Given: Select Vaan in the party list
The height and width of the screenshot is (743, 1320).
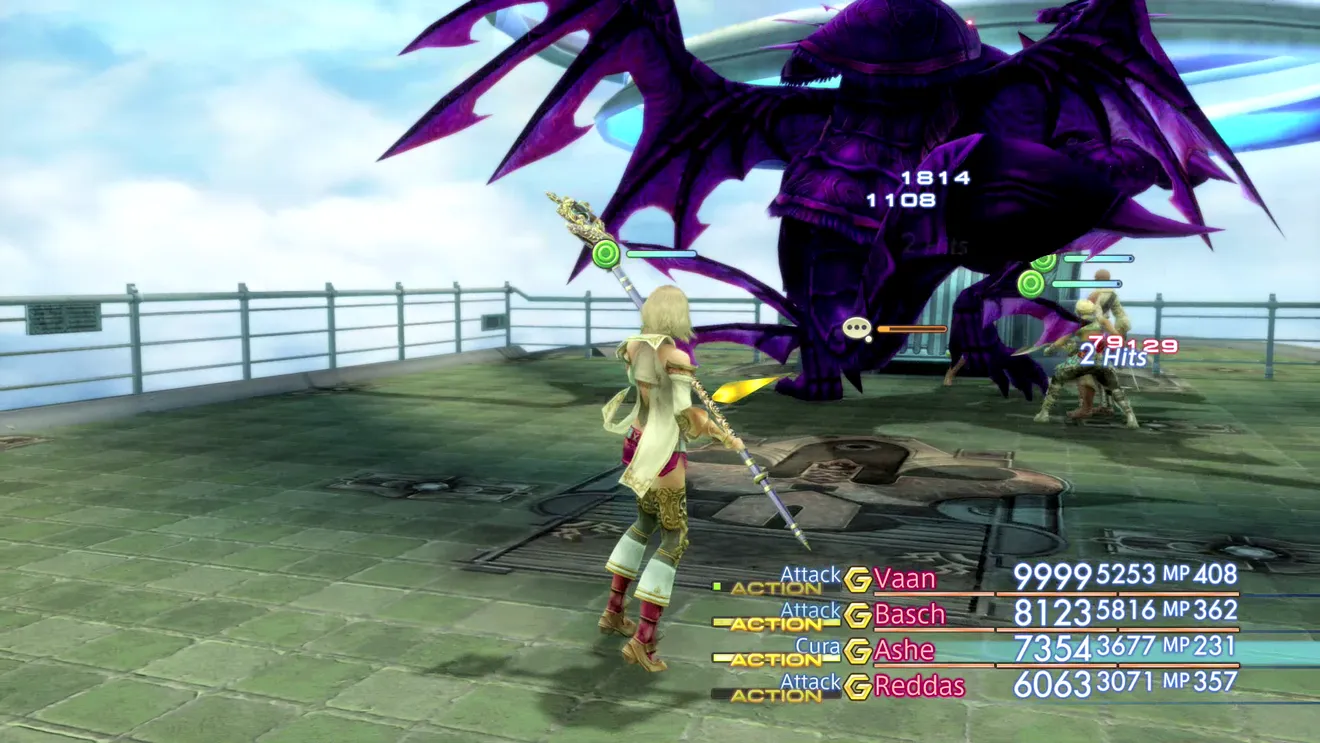Looking at the screenshot, I should pos(904,578).
